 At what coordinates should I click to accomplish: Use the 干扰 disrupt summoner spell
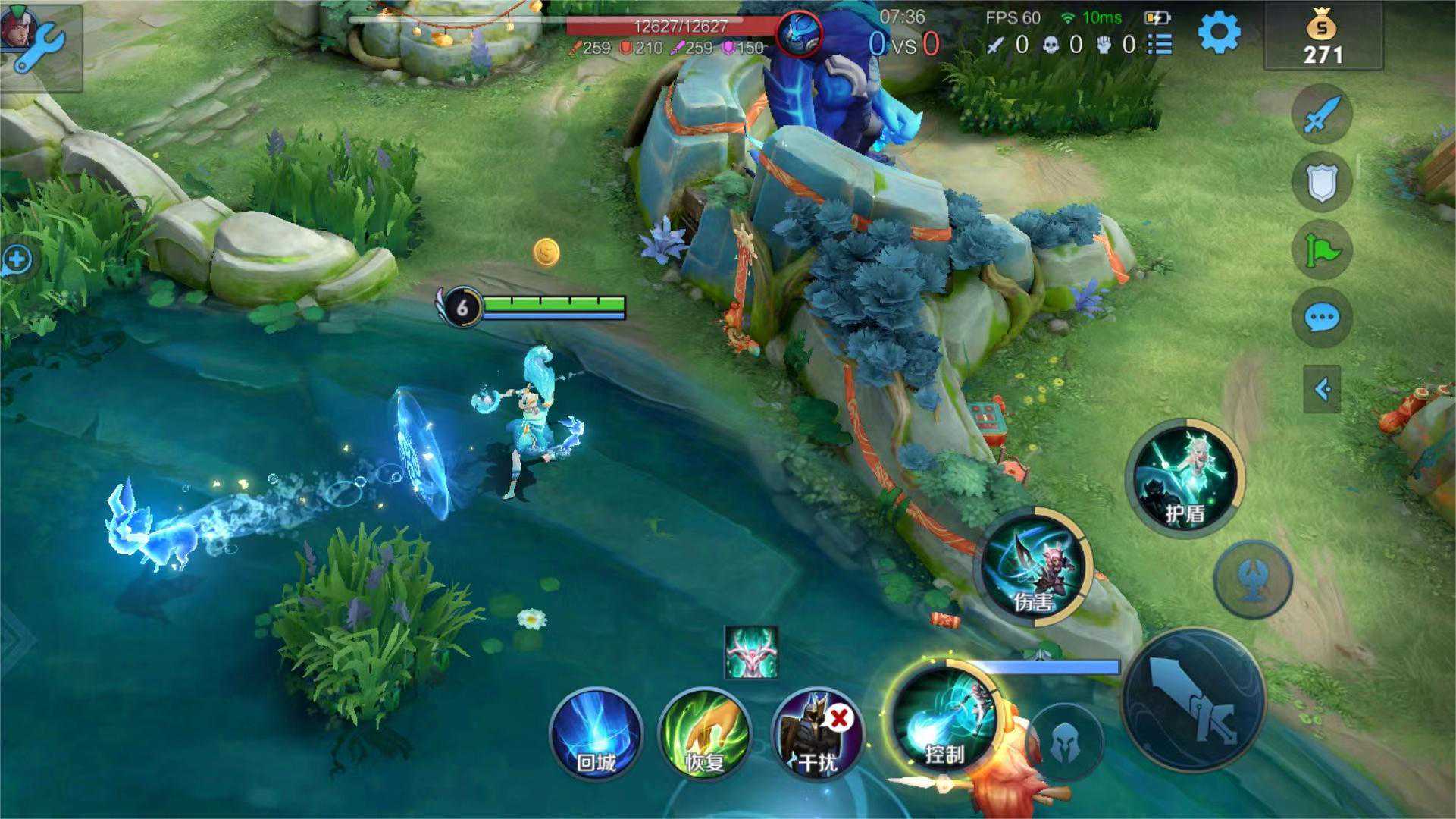(x=817, y=733)
